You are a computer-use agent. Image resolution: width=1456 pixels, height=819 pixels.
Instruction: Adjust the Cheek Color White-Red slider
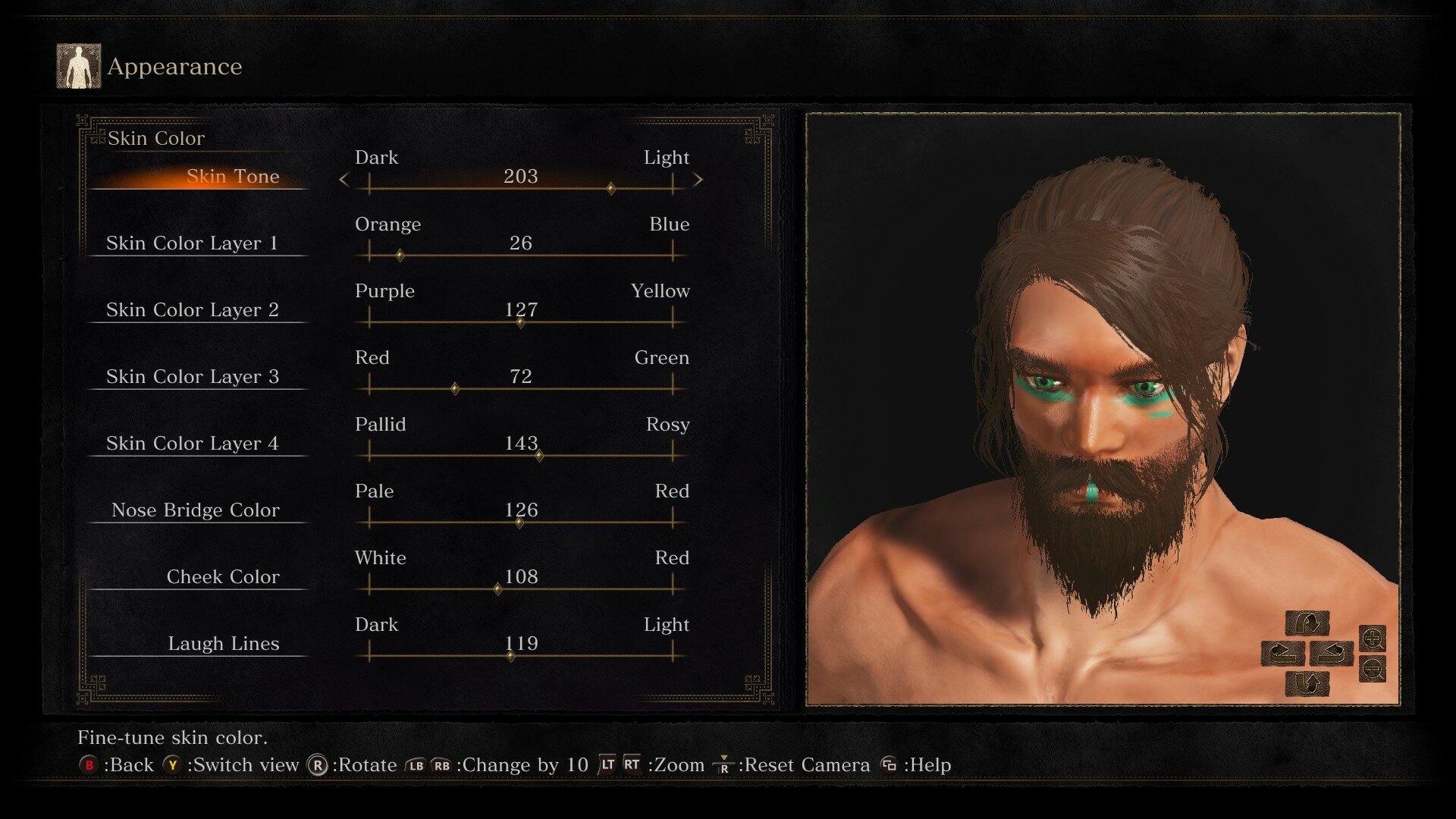click(x=520, y=589)
